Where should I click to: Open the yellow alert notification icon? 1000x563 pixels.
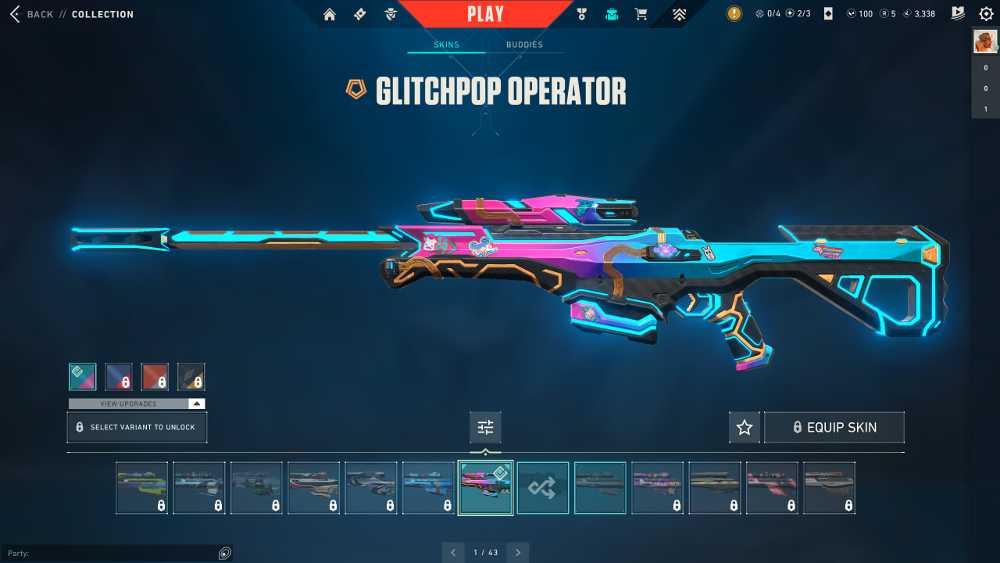tap(735, 14)
